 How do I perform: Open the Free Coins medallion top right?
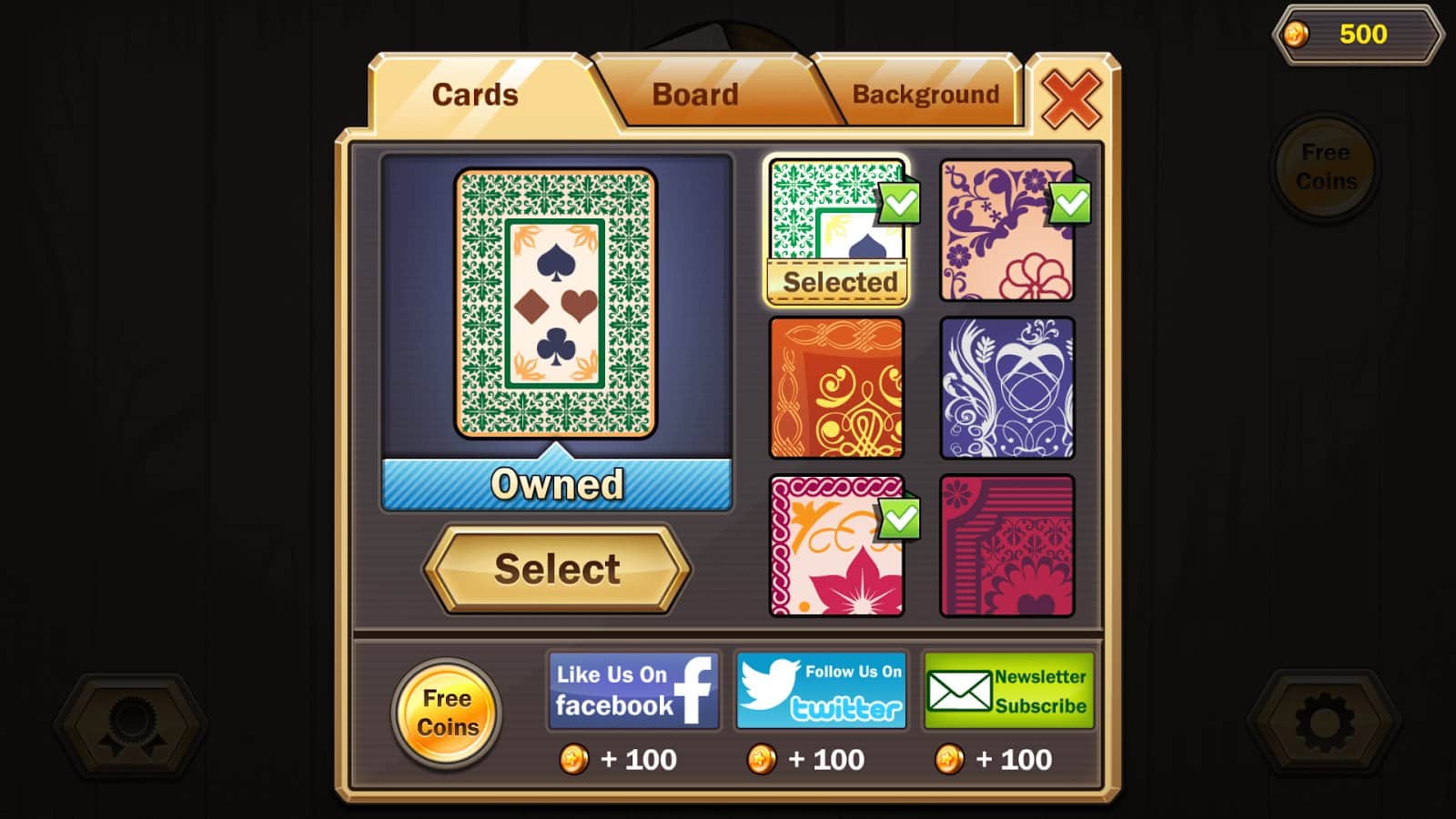coord(1325,167)
